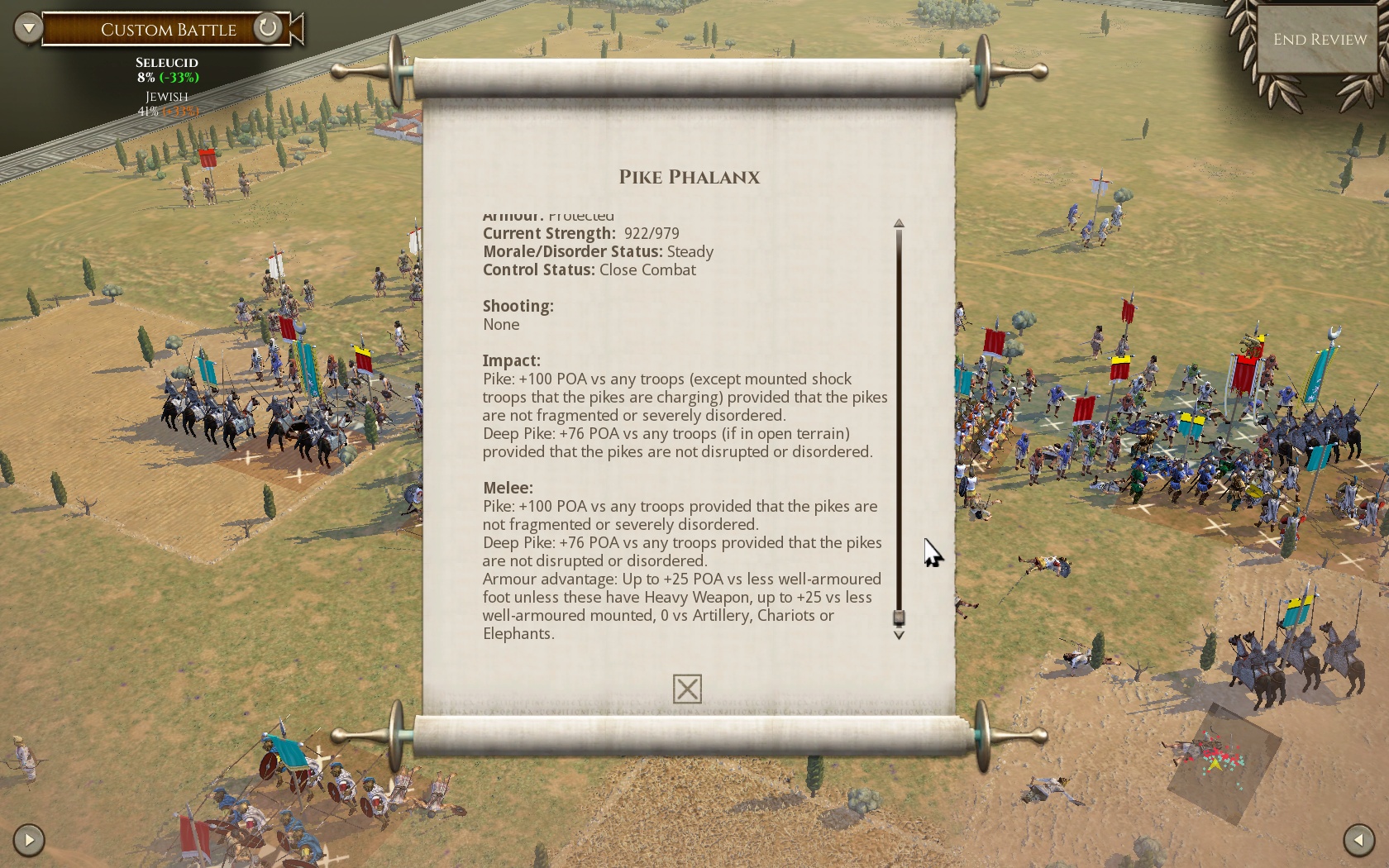Click the circular refresh icon on banner
The image size is (1389, 868).
[x=268, y=29]
